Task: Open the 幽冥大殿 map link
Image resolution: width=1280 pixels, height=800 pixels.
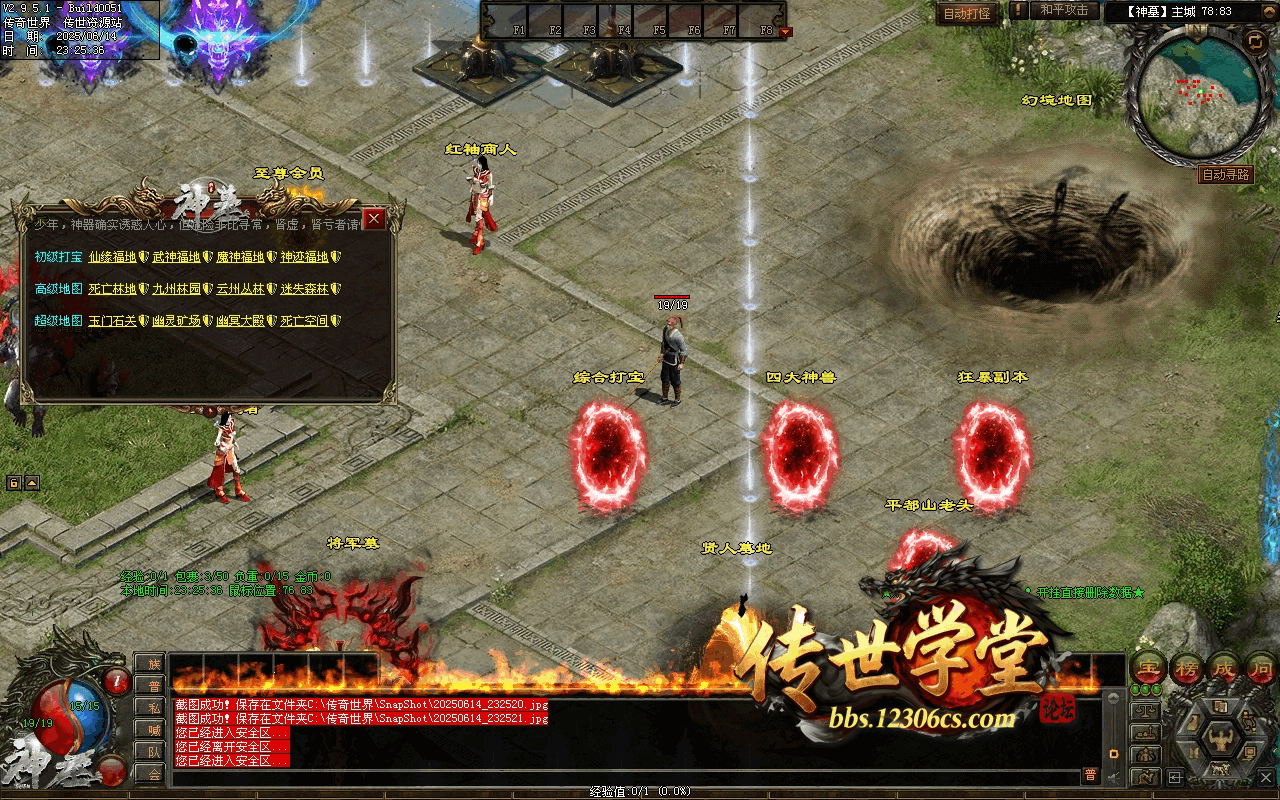Action: [240, 321]
